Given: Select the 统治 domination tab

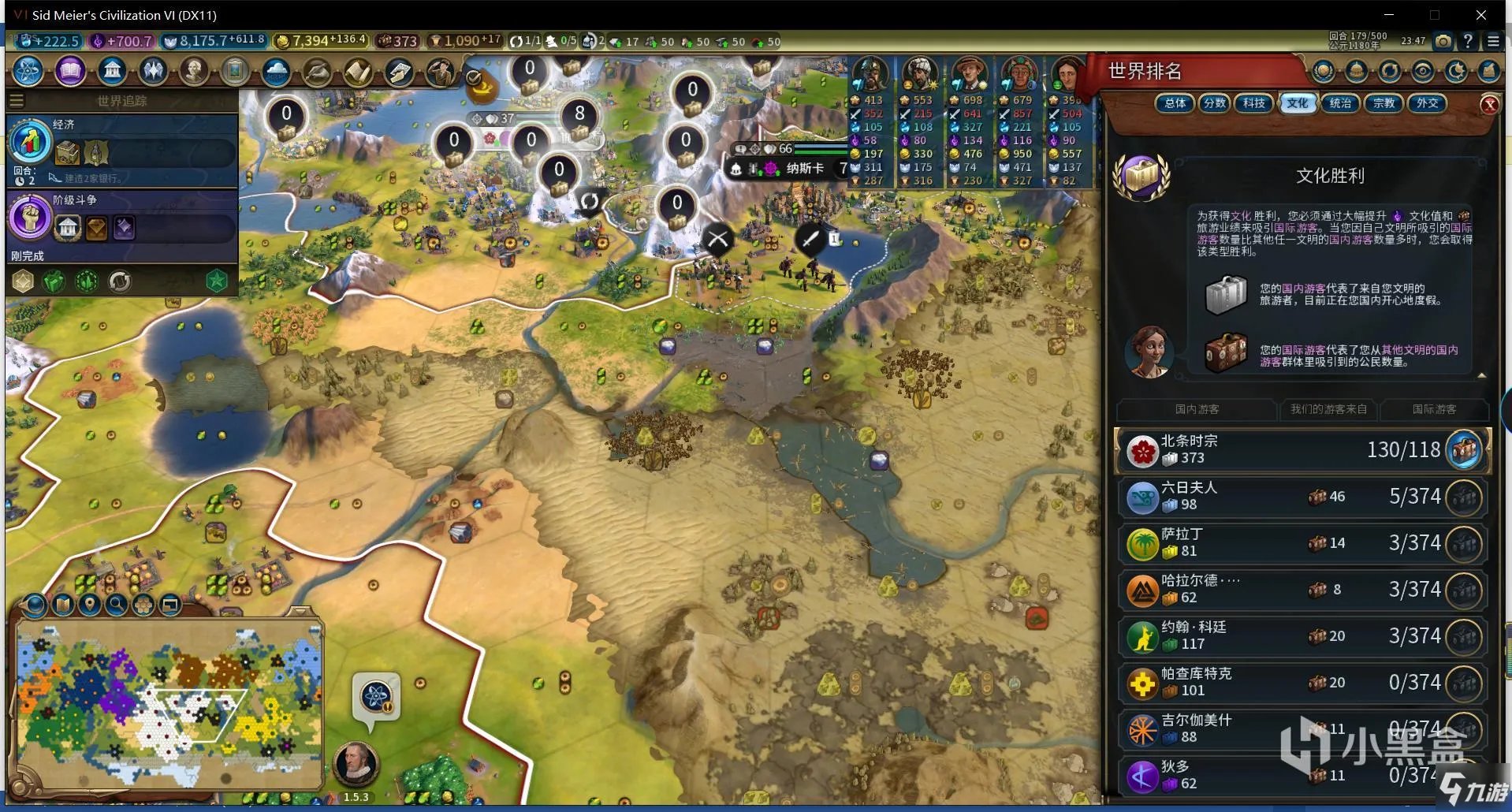Looking at the screenshot, I should (1340, 103).
